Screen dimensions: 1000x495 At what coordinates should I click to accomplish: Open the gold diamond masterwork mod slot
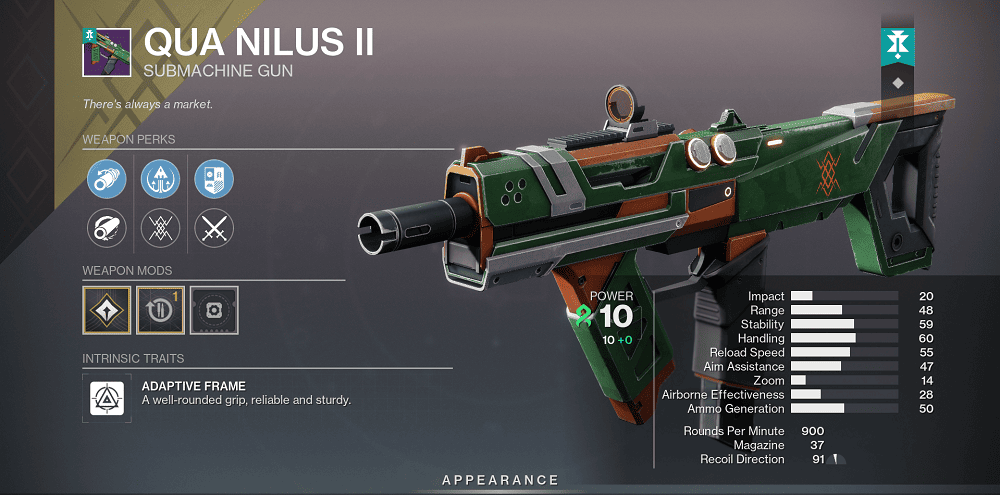pyautogui.click(x=106, y=310)
